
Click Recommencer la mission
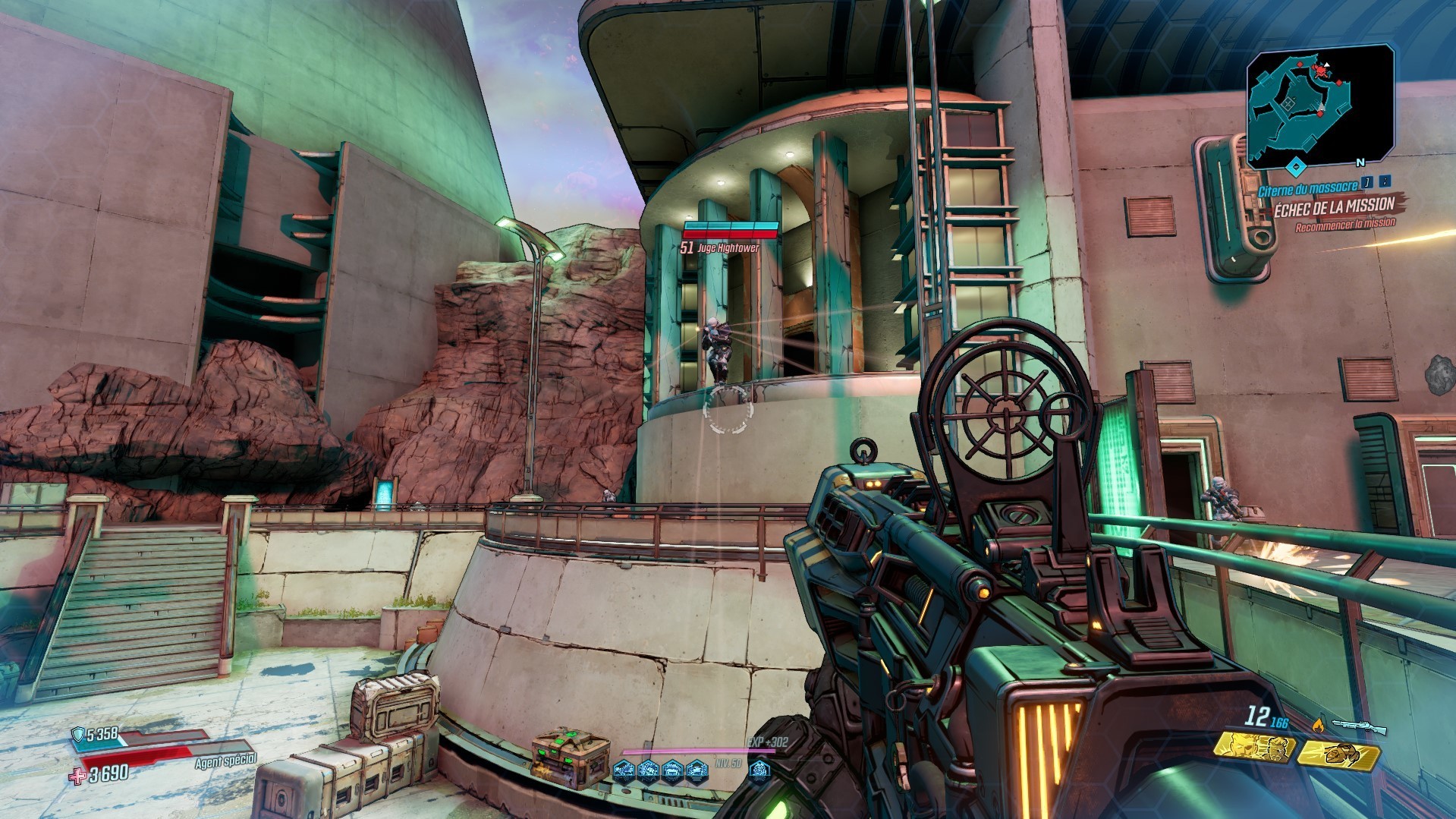point(1347,225)
